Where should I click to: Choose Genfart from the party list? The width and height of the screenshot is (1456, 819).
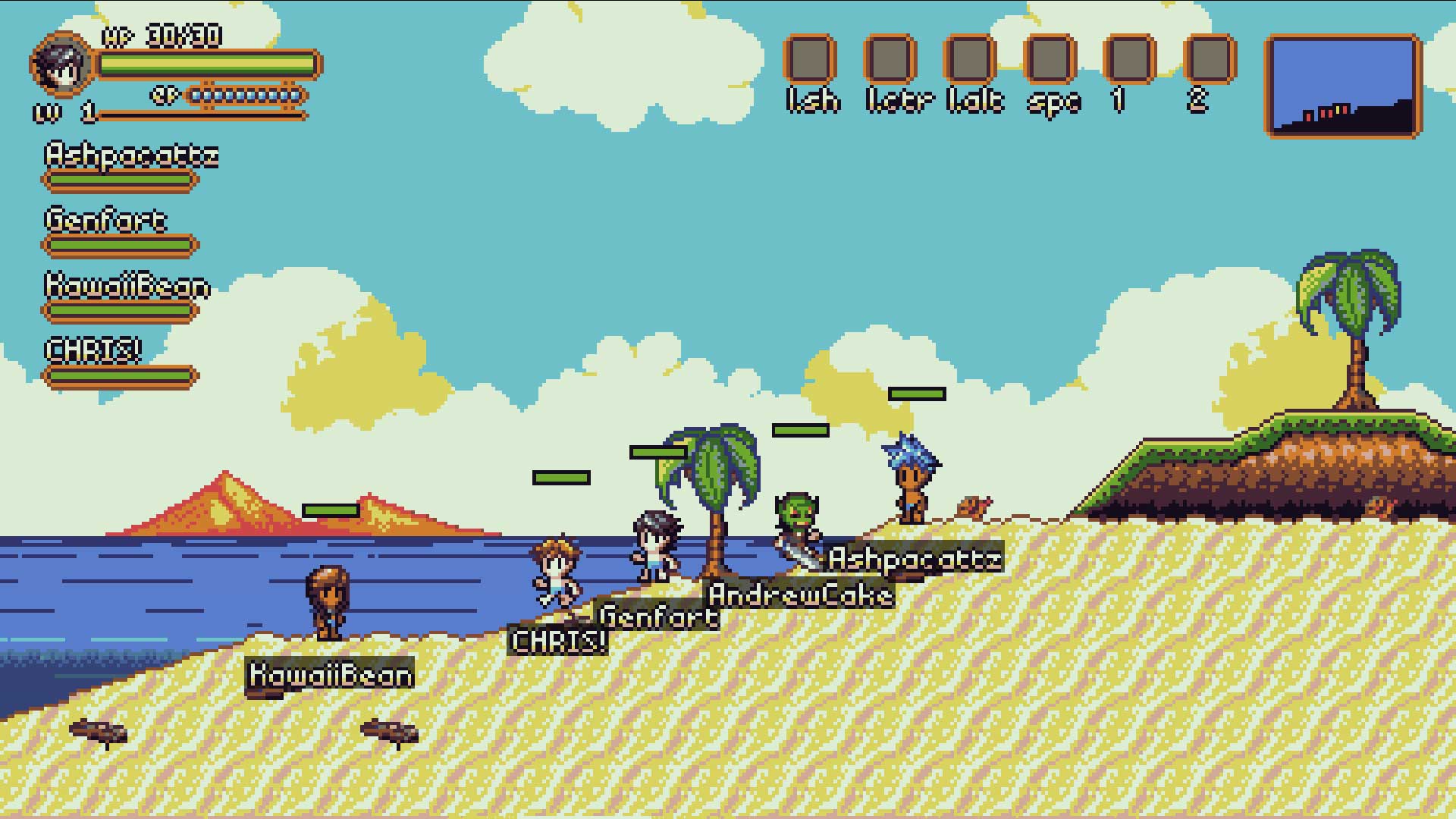pyautogui.click(x=105, y=221)
